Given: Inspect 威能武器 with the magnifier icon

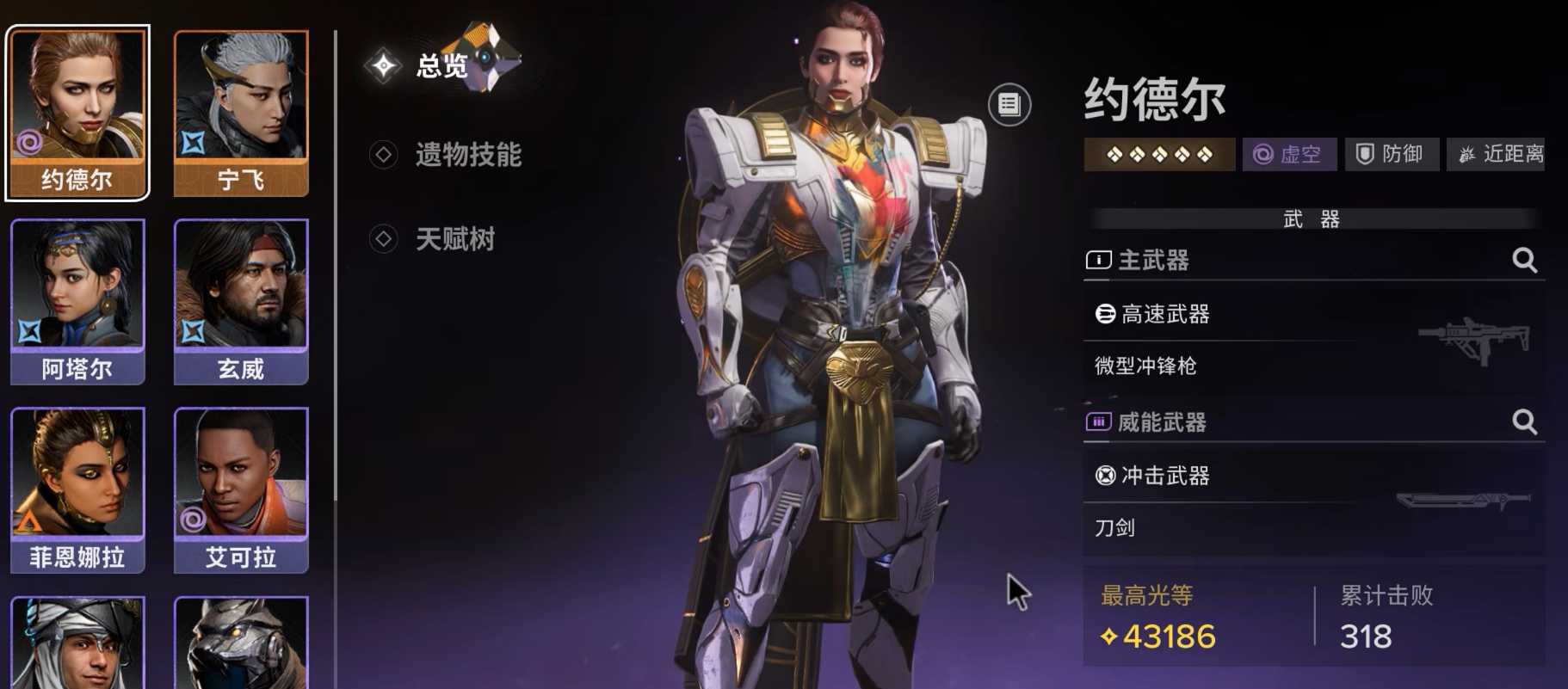Looking at the screenshot, I should (x=1524, y=421).
